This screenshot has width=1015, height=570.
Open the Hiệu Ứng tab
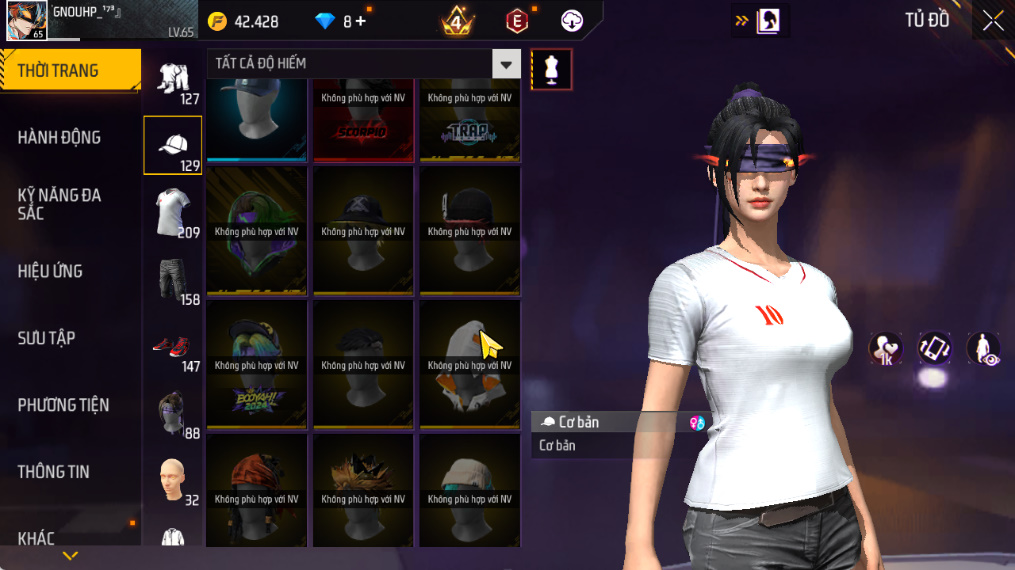tap(50, 271)
